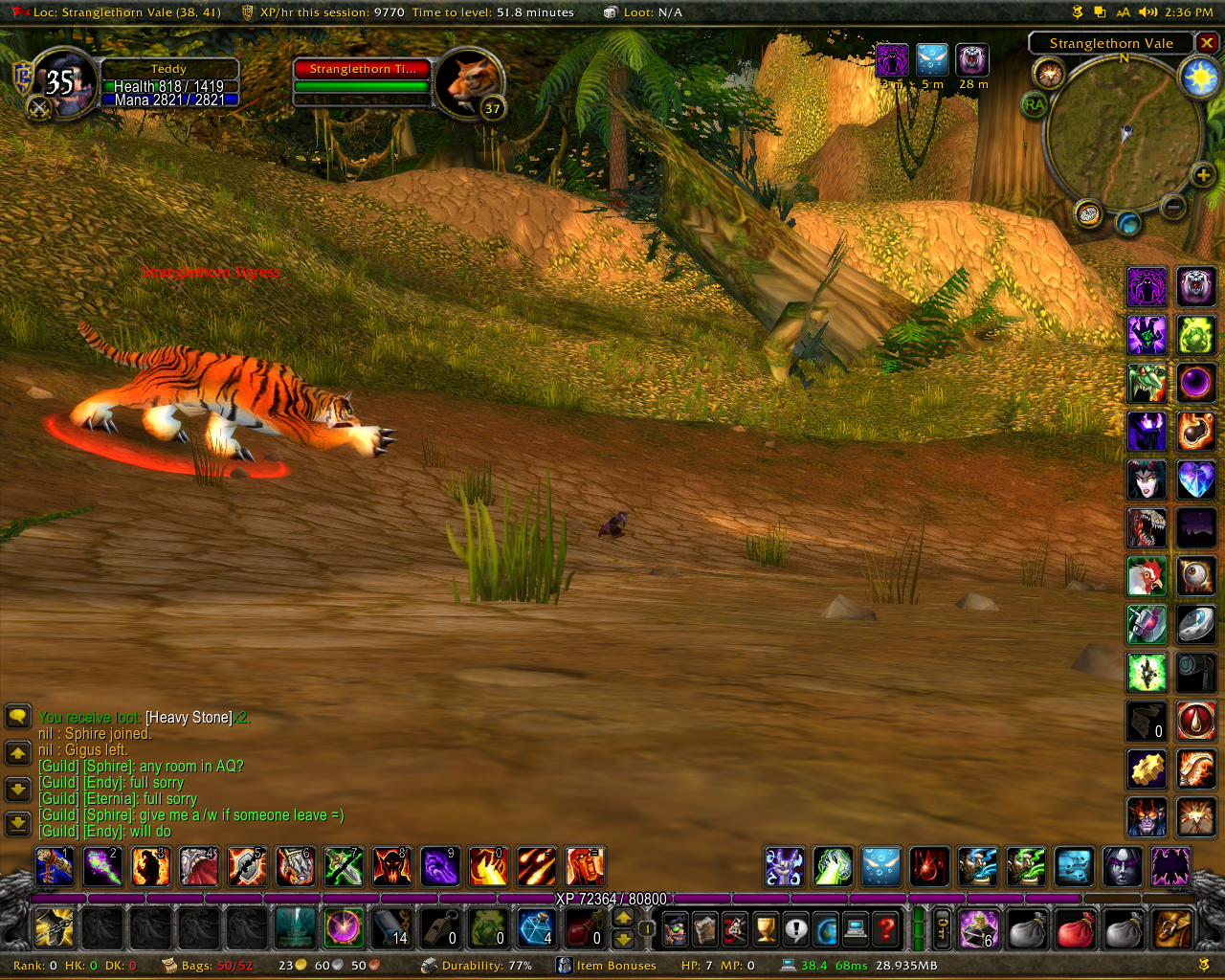Image resolution: width=1225 pixels, height=980 pixels.
Task: Zoom out the minimap with the minus button
Action: 1173,206
